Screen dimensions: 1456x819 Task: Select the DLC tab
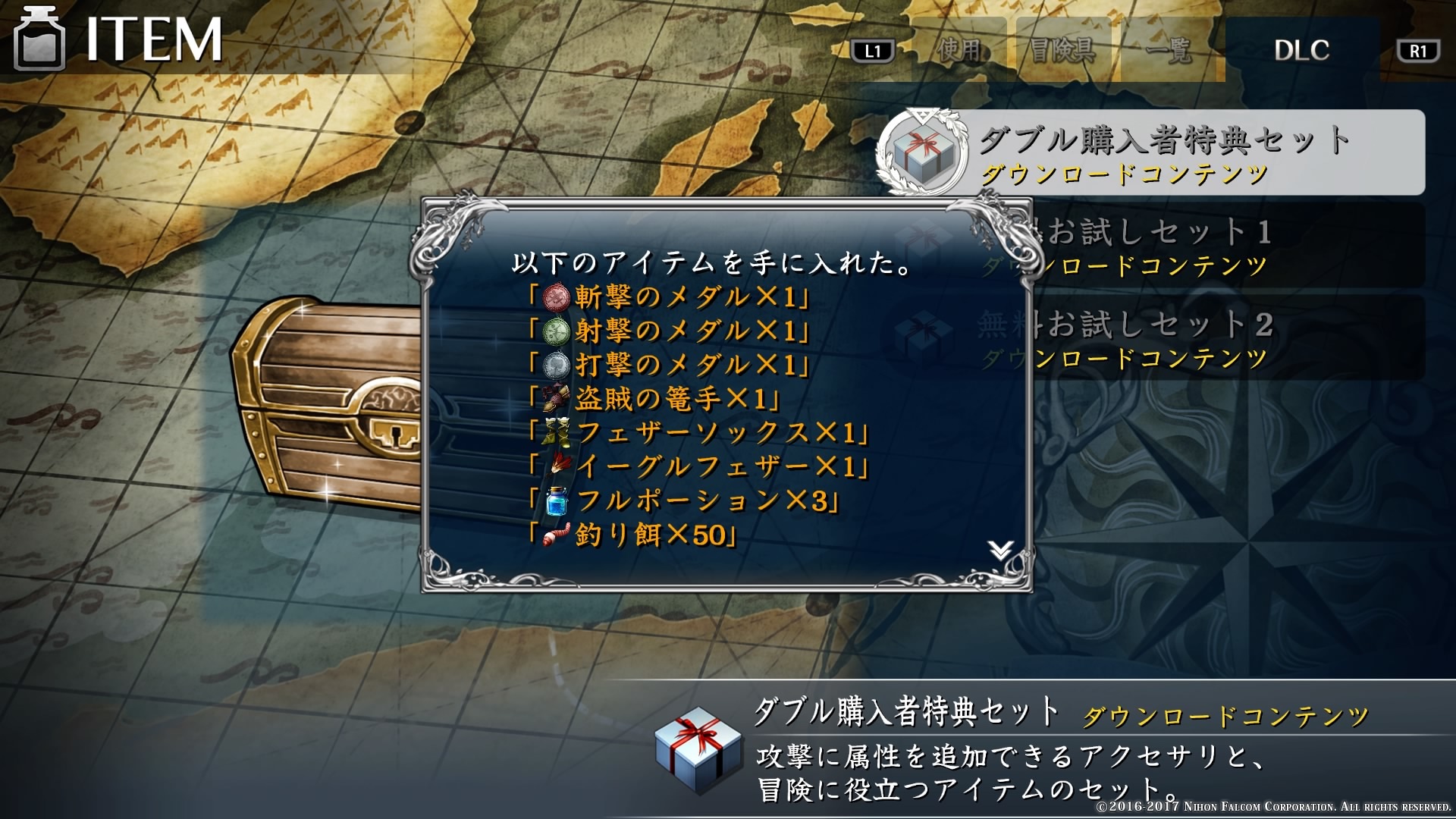pos(1301,50)
